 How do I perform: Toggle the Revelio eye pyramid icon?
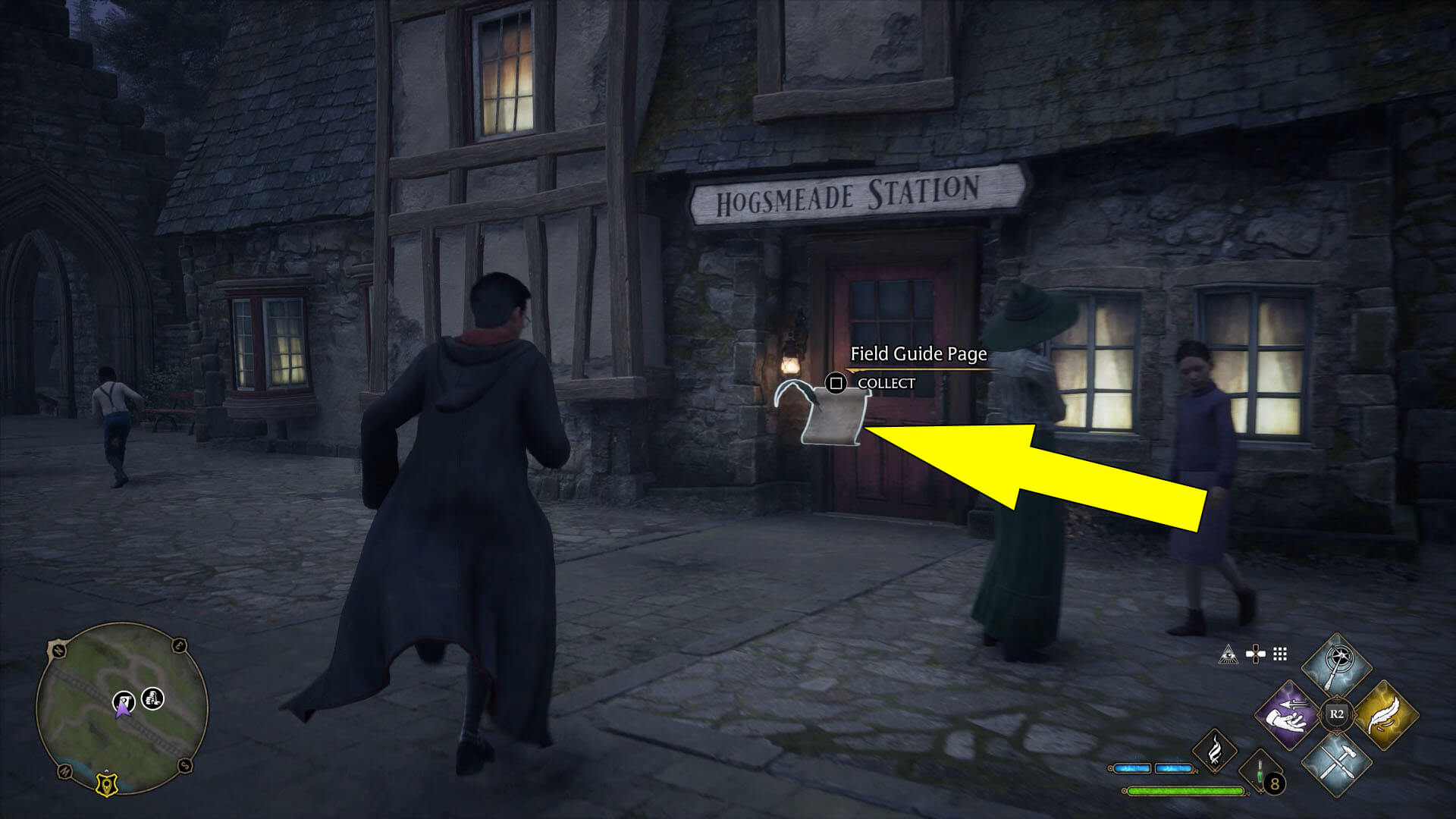[x=1228, y=654]
